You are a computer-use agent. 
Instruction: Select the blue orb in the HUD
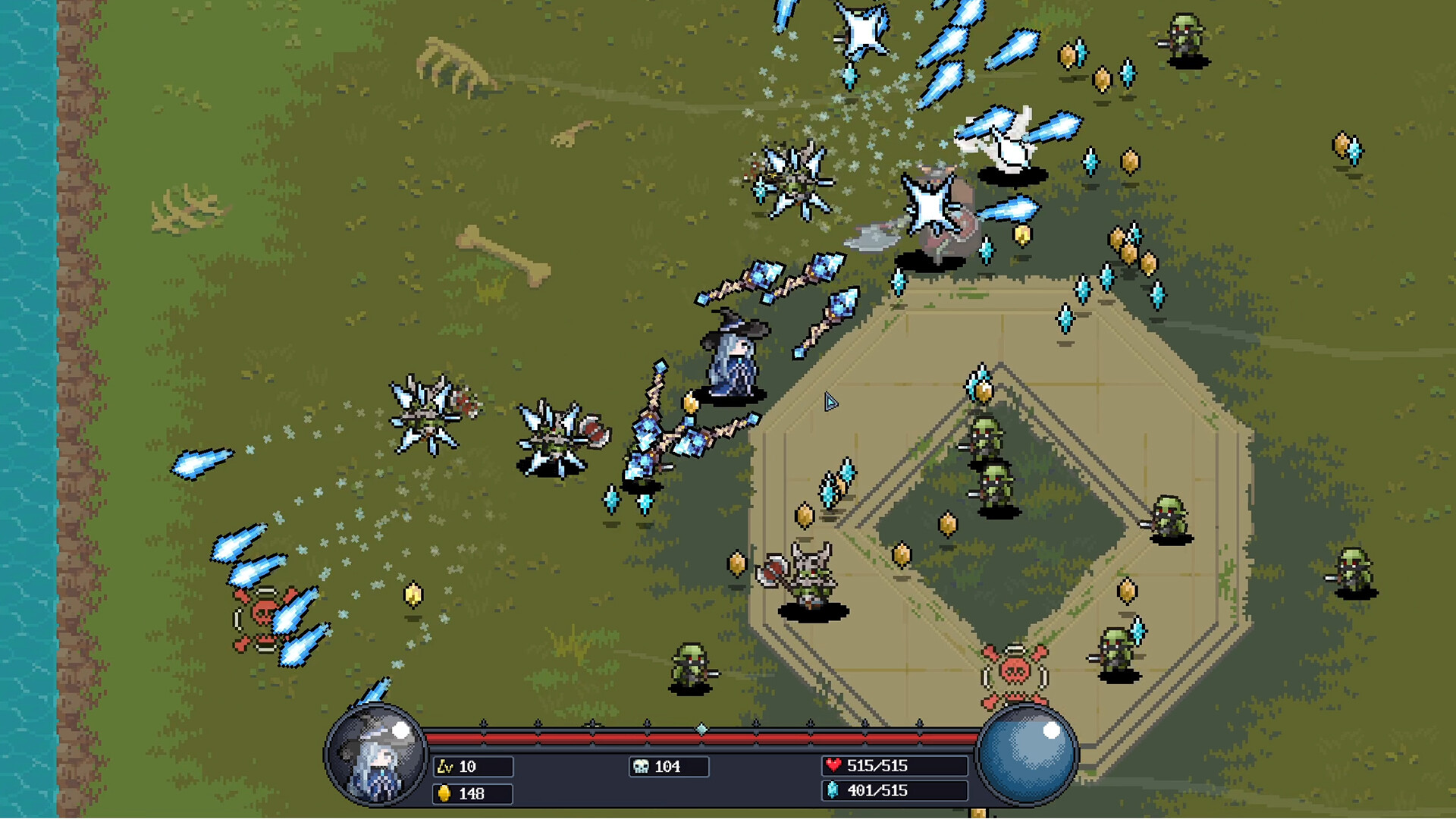(1027, 754)
